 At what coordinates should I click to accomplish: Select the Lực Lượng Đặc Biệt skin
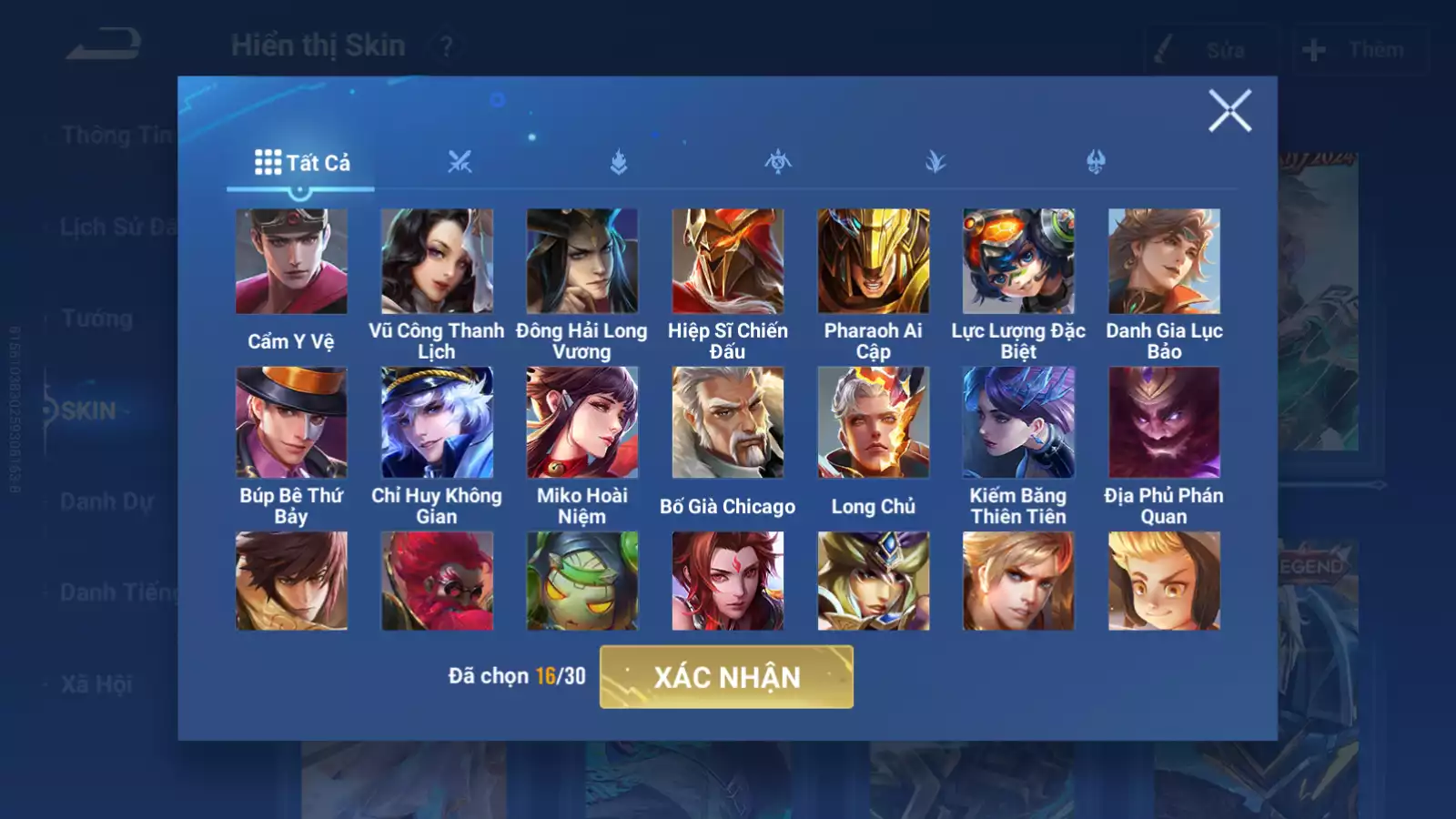point(1018,262)
